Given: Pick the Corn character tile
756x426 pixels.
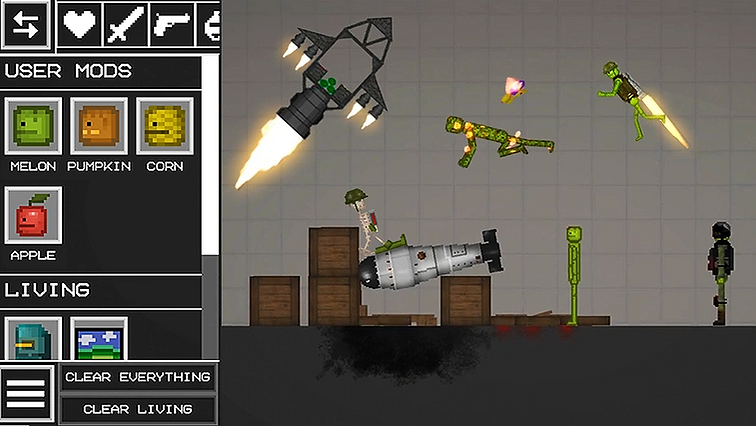Looking at the screenshot, I should (x=164, y=127).
